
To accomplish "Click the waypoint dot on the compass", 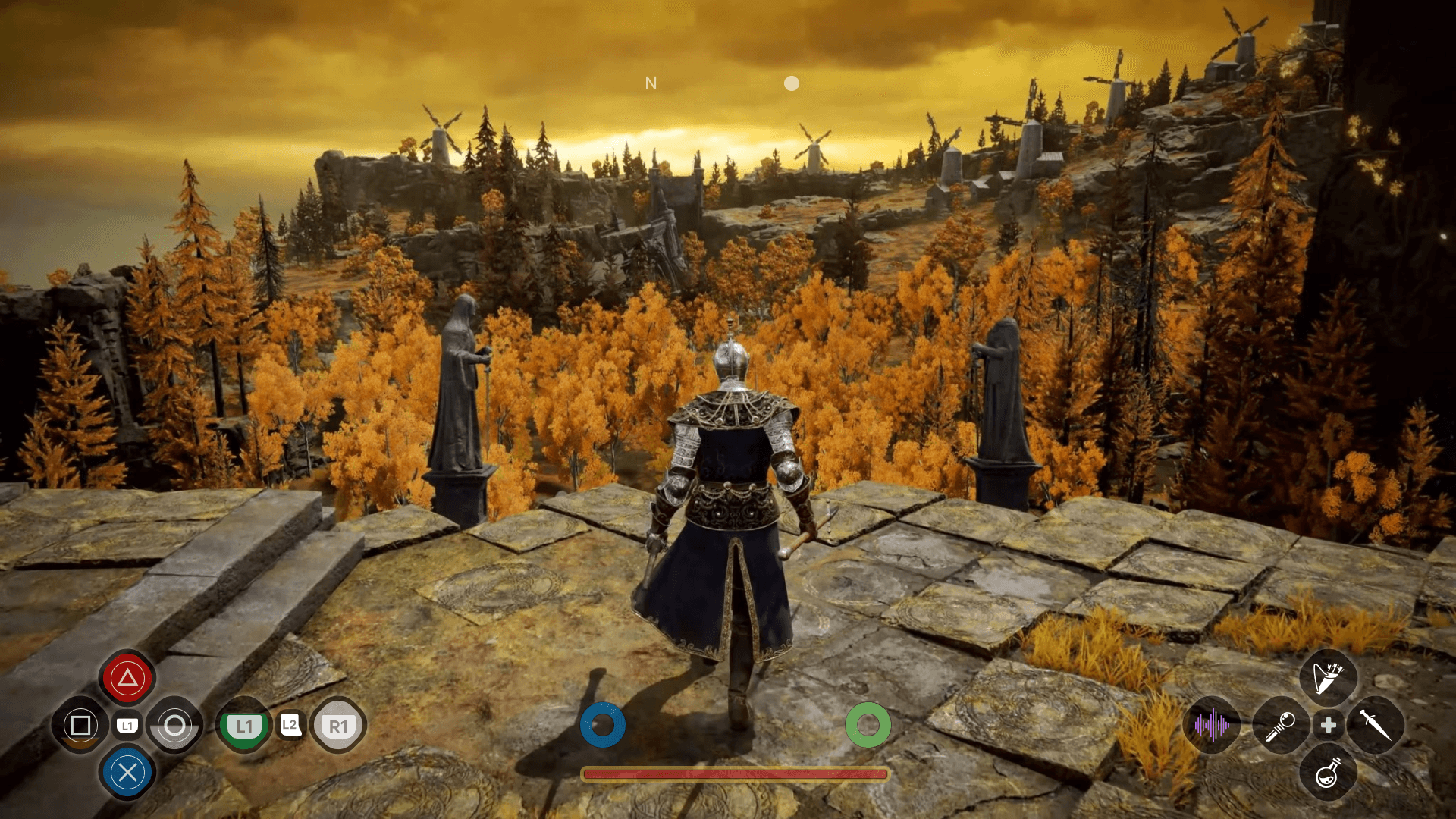I will (792, 83).
